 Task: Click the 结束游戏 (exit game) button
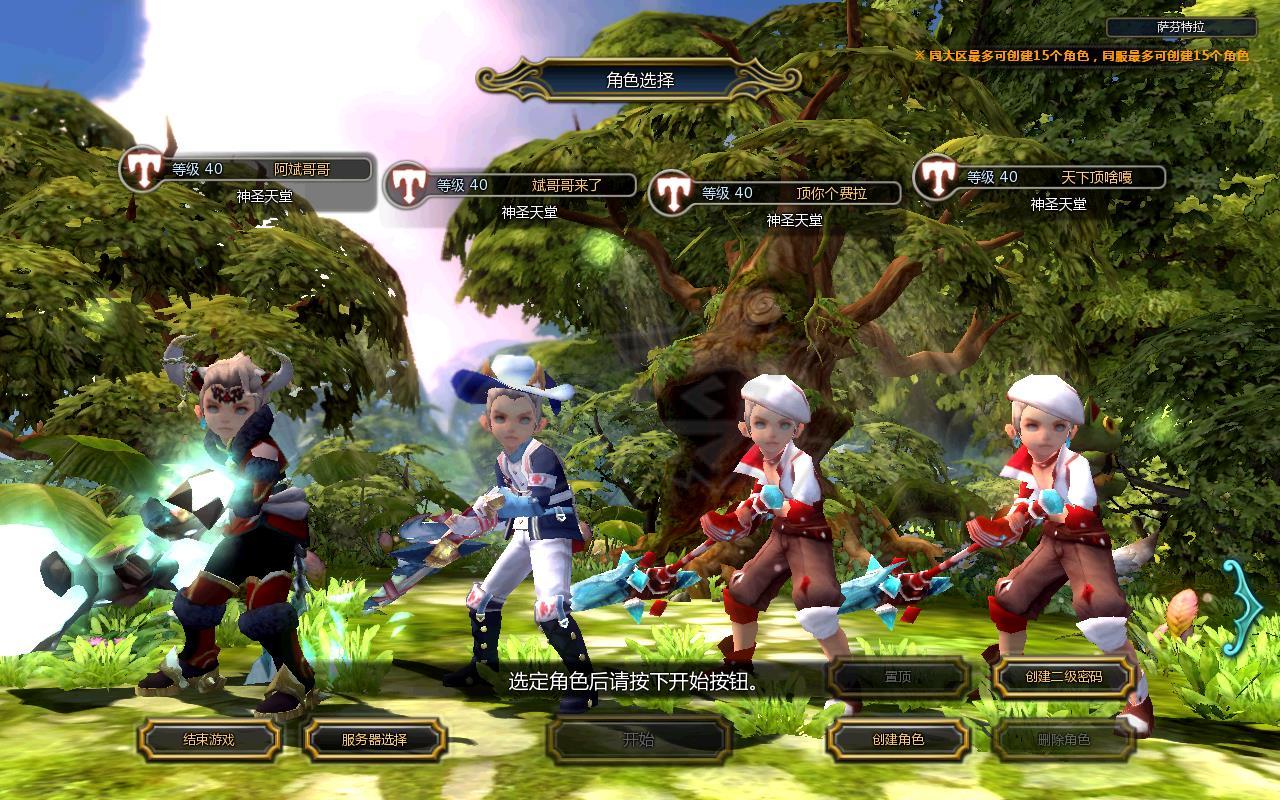pos(208,740)
